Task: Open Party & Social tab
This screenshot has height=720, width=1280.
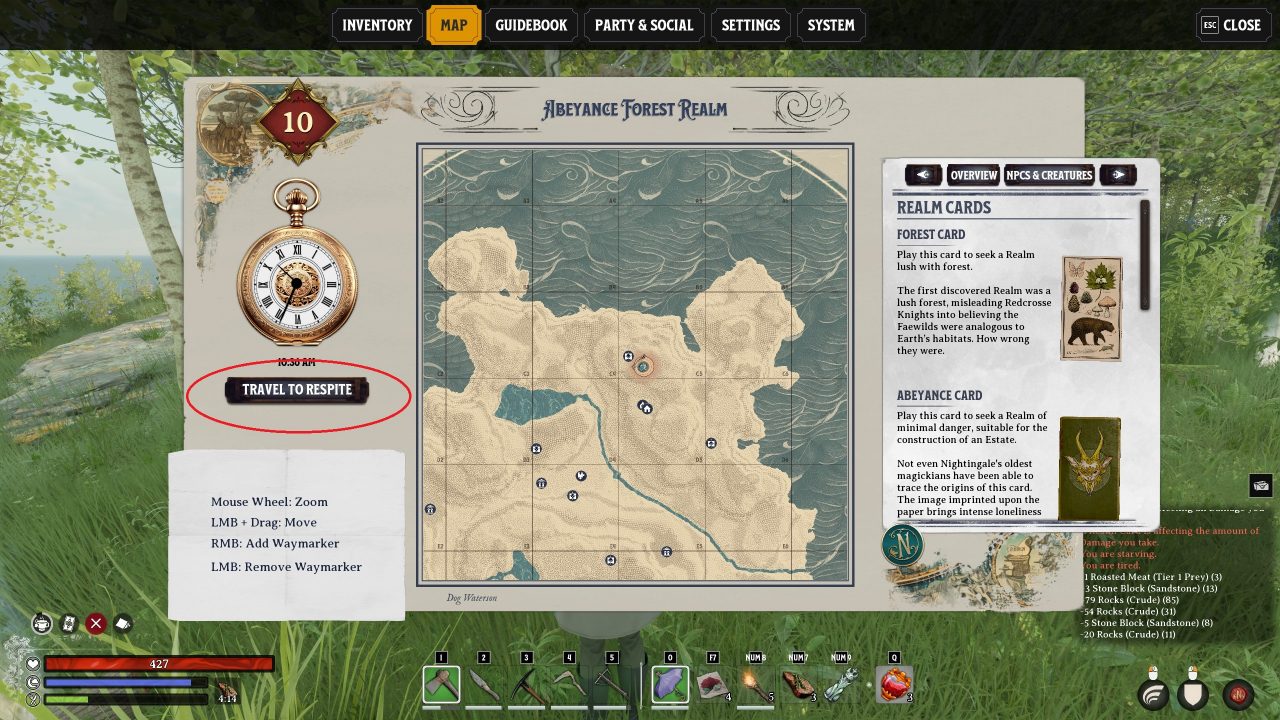Action: click(643, 25)
